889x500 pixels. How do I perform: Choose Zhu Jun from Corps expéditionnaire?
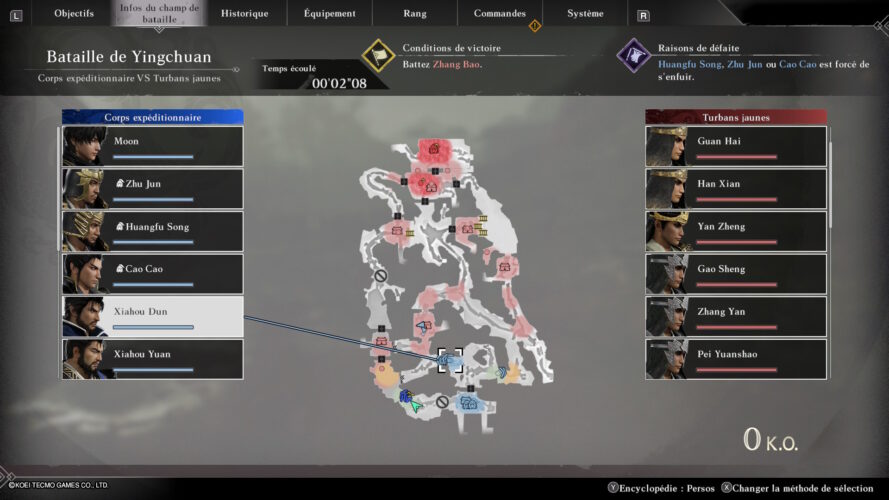pos(153,189)
